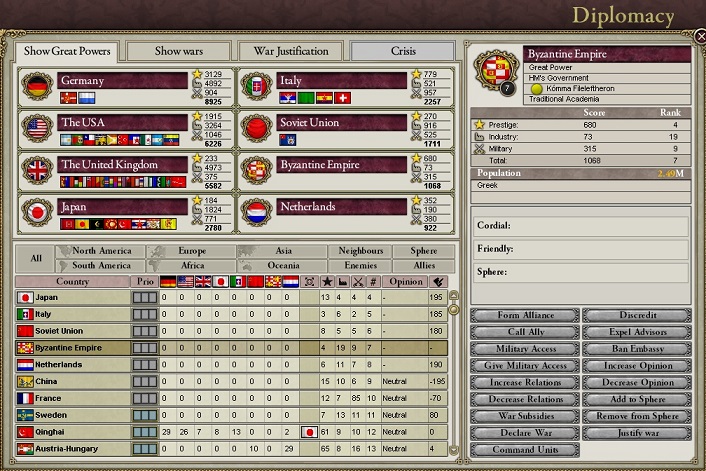Filter countries by Europe
The width and height of the screenshot is (706, 471).
click(x=192, y=251)
